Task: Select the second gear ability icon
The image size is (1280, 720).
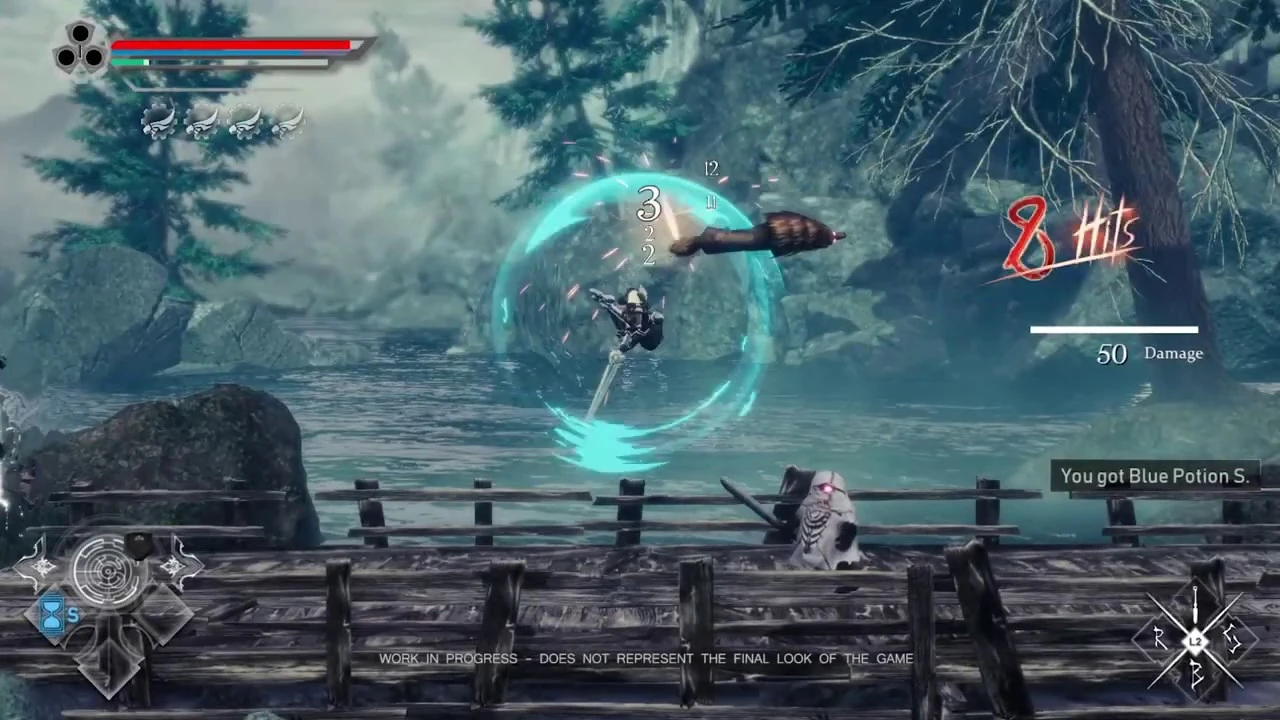Action: (203, 122)
